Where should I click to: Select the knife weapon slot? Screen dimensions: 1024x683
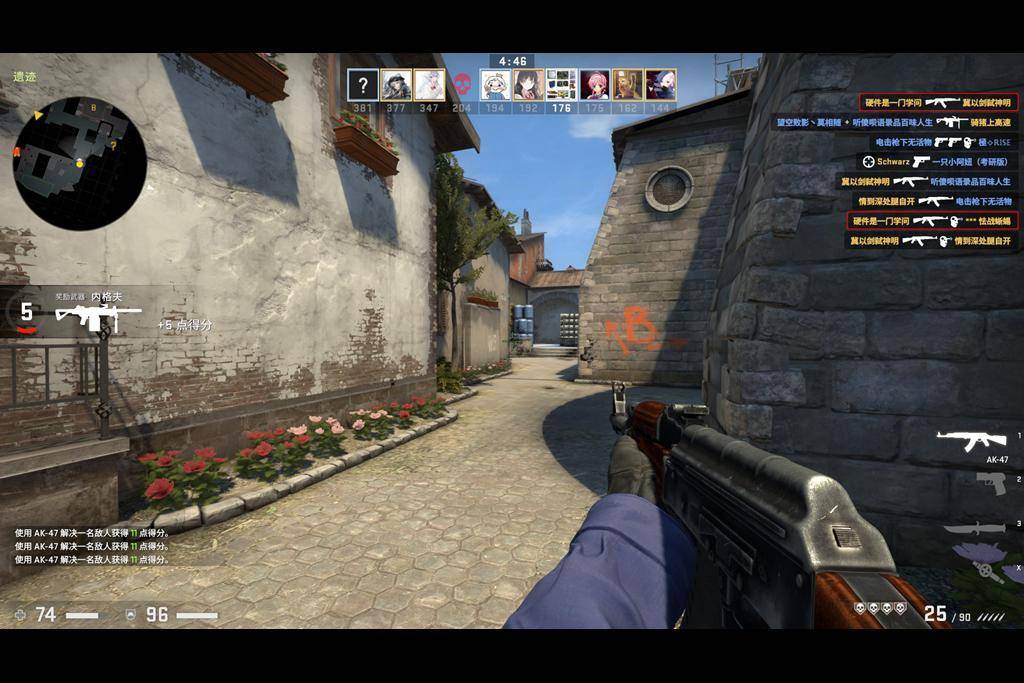[x=974, y=527]
